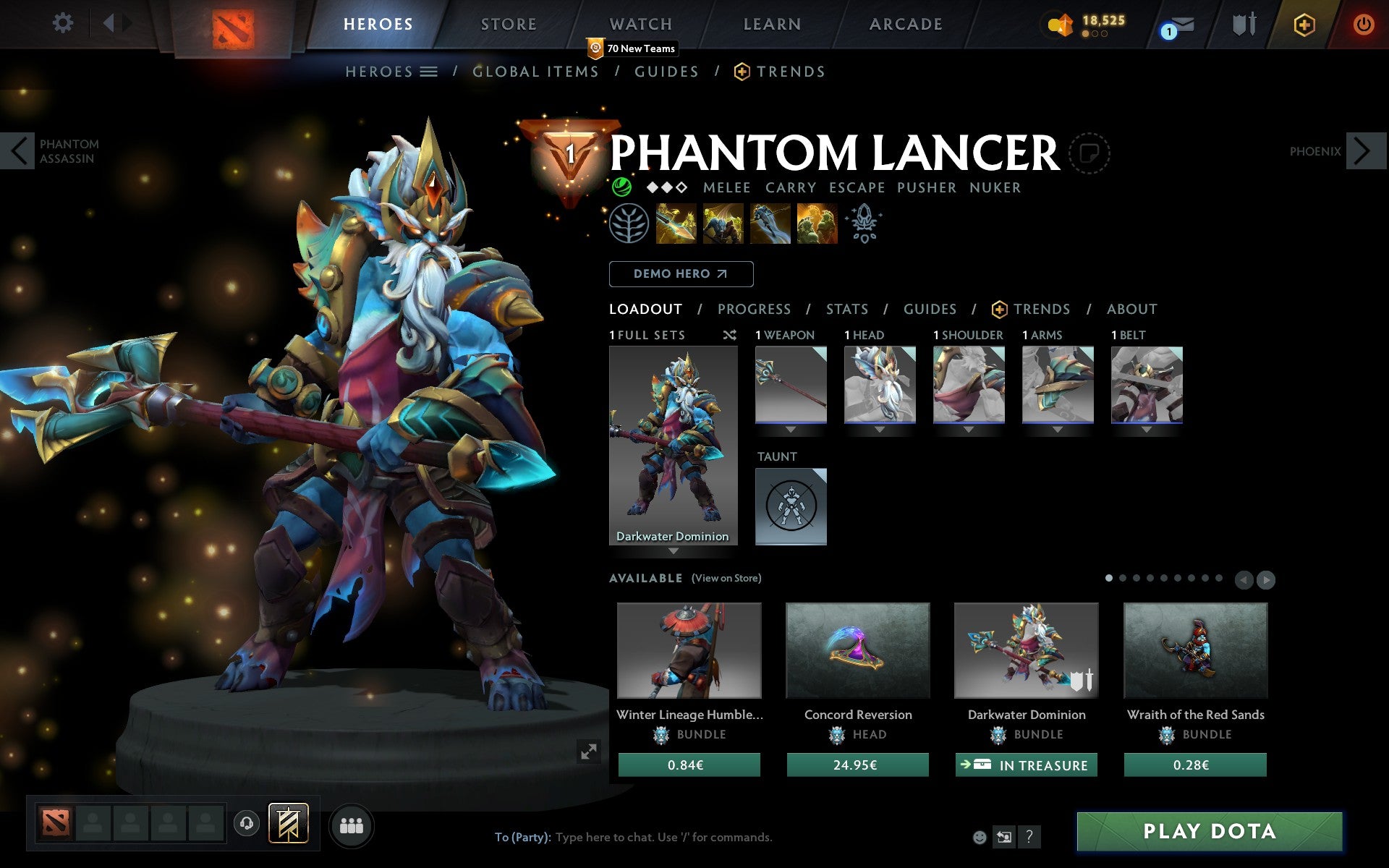Image resolution: width=1389 pixels, height=868 pixels.
Task: Expand the Darkwater Dominion set dropdown arrow
Action: [x=674, y=550]
